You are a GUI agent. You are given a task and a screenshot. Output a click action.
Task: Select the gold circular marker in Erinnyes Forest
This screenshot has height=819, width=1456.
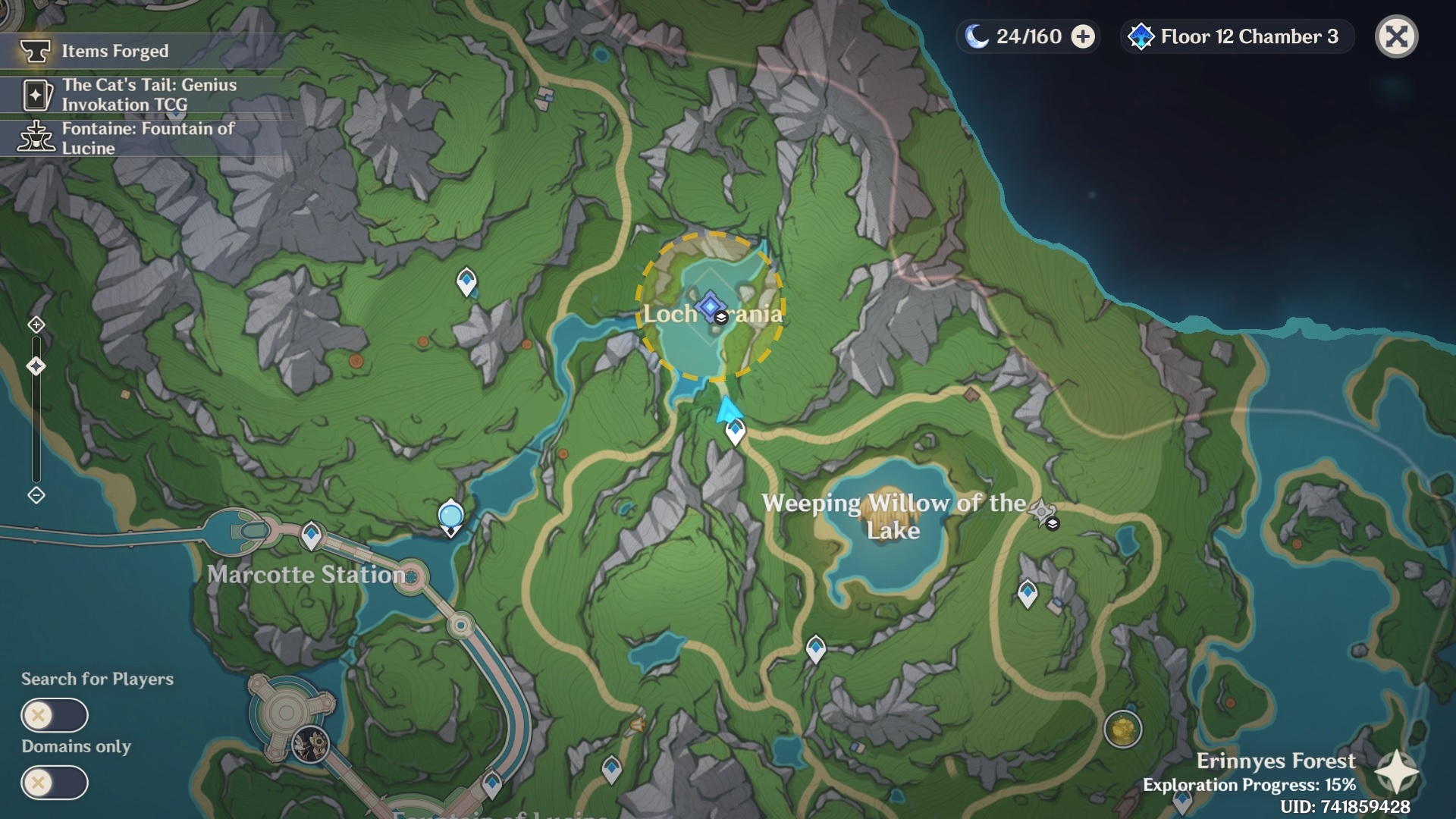pos(1122,730)
